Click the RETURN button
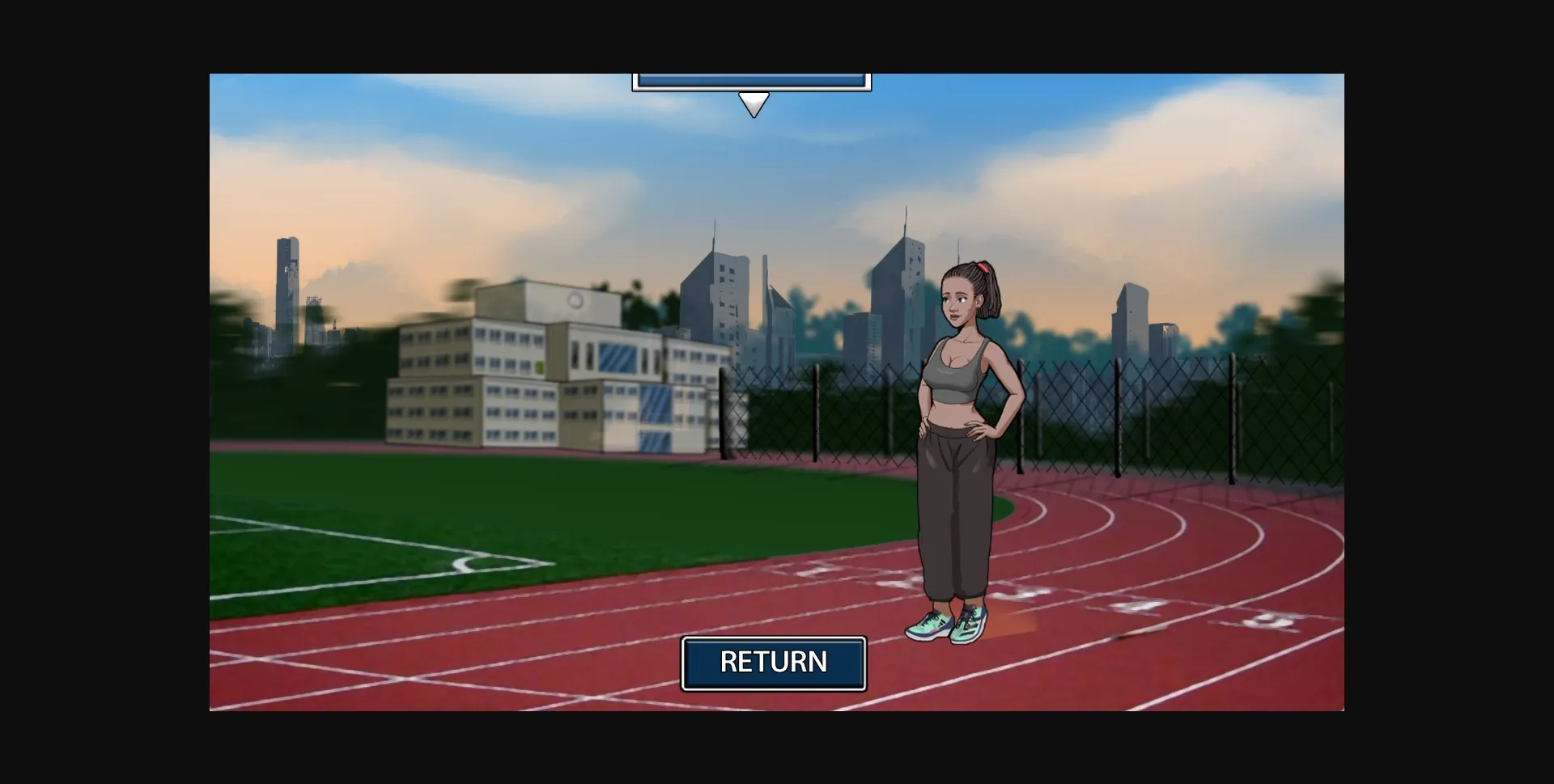This screenshot has width=1554, height=784. click(774, 663)
